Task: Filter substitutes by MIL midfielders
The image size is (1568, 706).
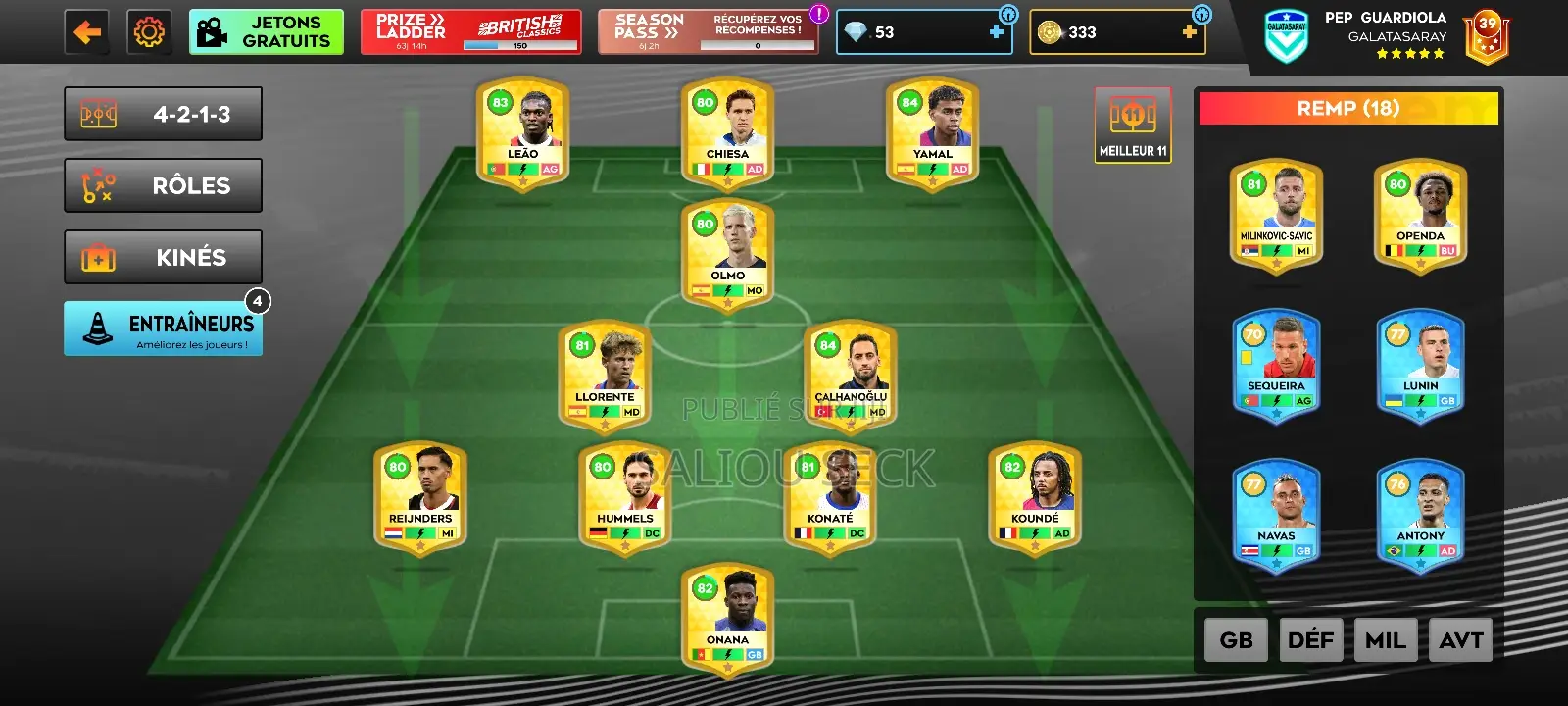Action: 1385,640
